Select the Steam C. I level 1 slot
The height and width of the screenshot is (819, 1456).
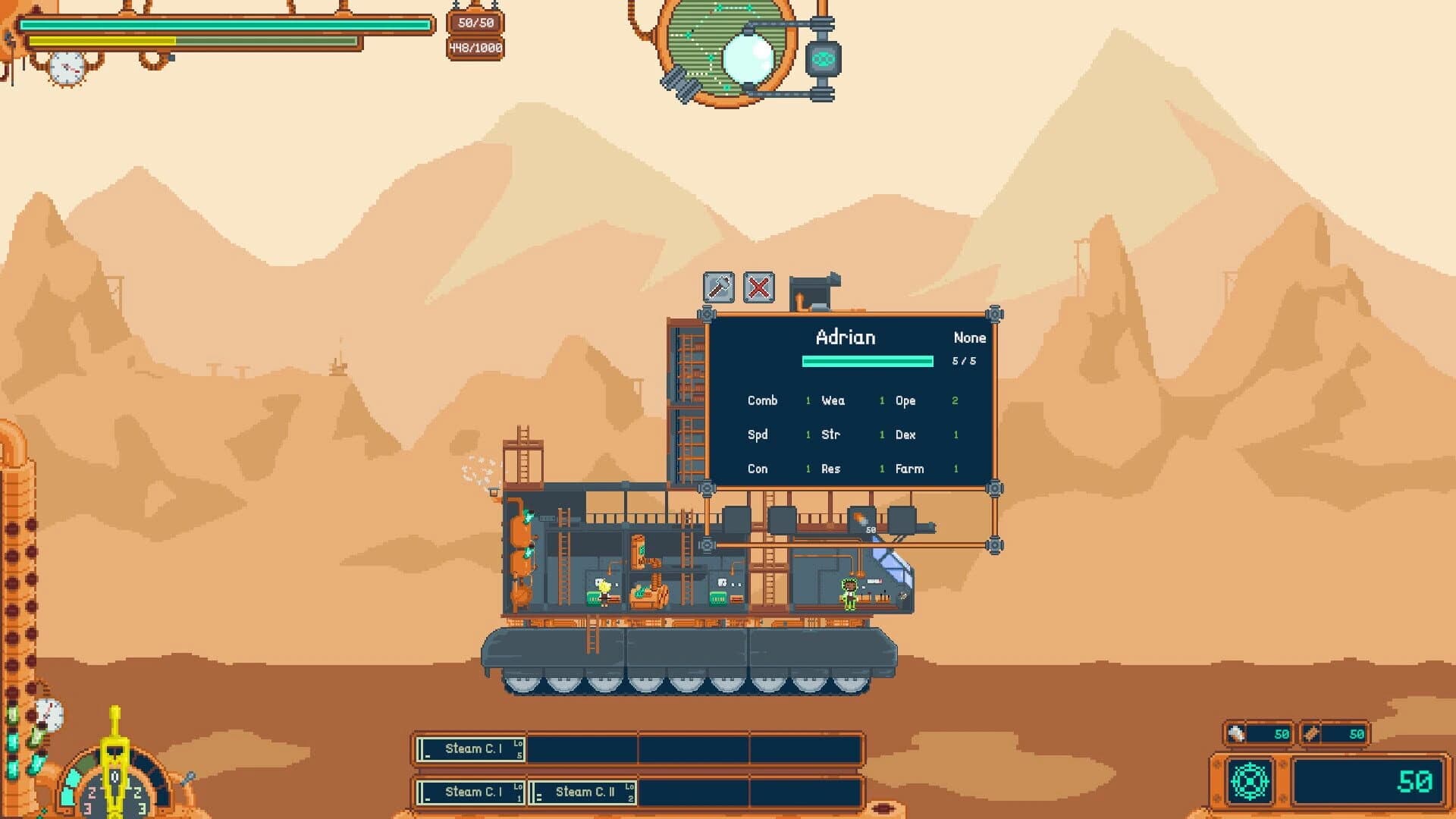470,791
